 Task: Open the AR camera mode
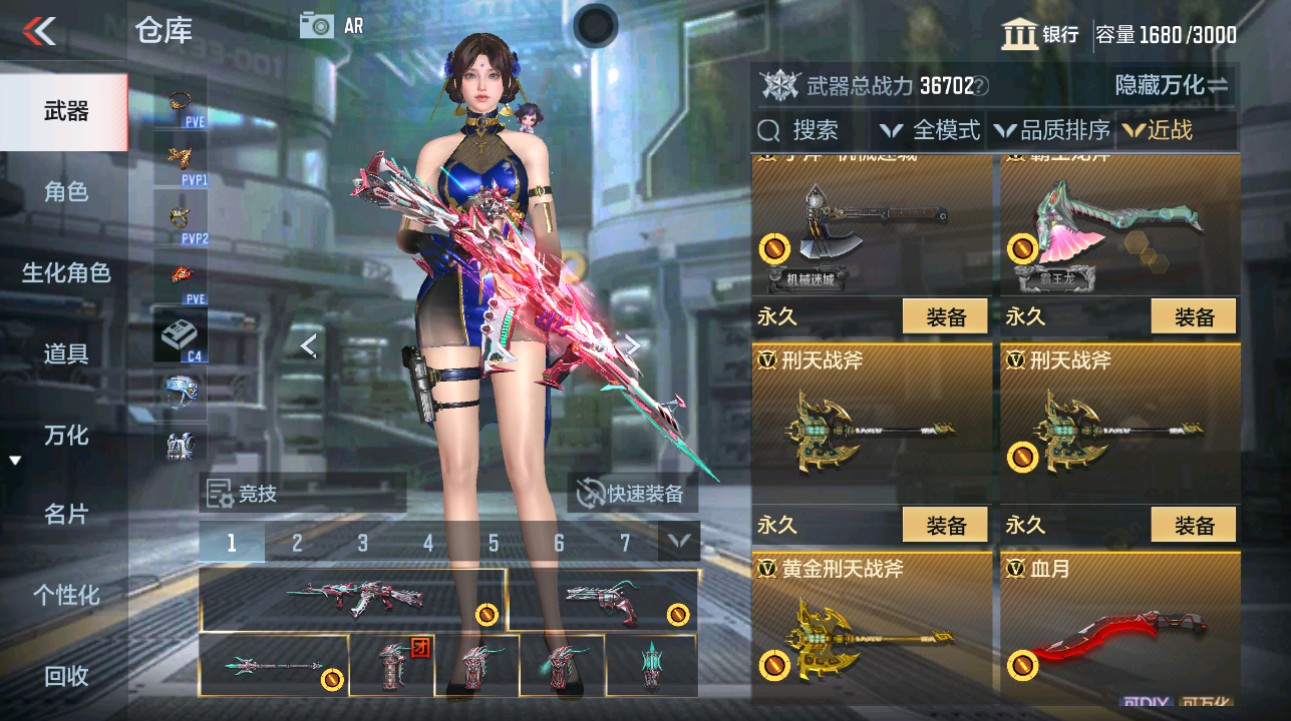(x=318, y=25)
